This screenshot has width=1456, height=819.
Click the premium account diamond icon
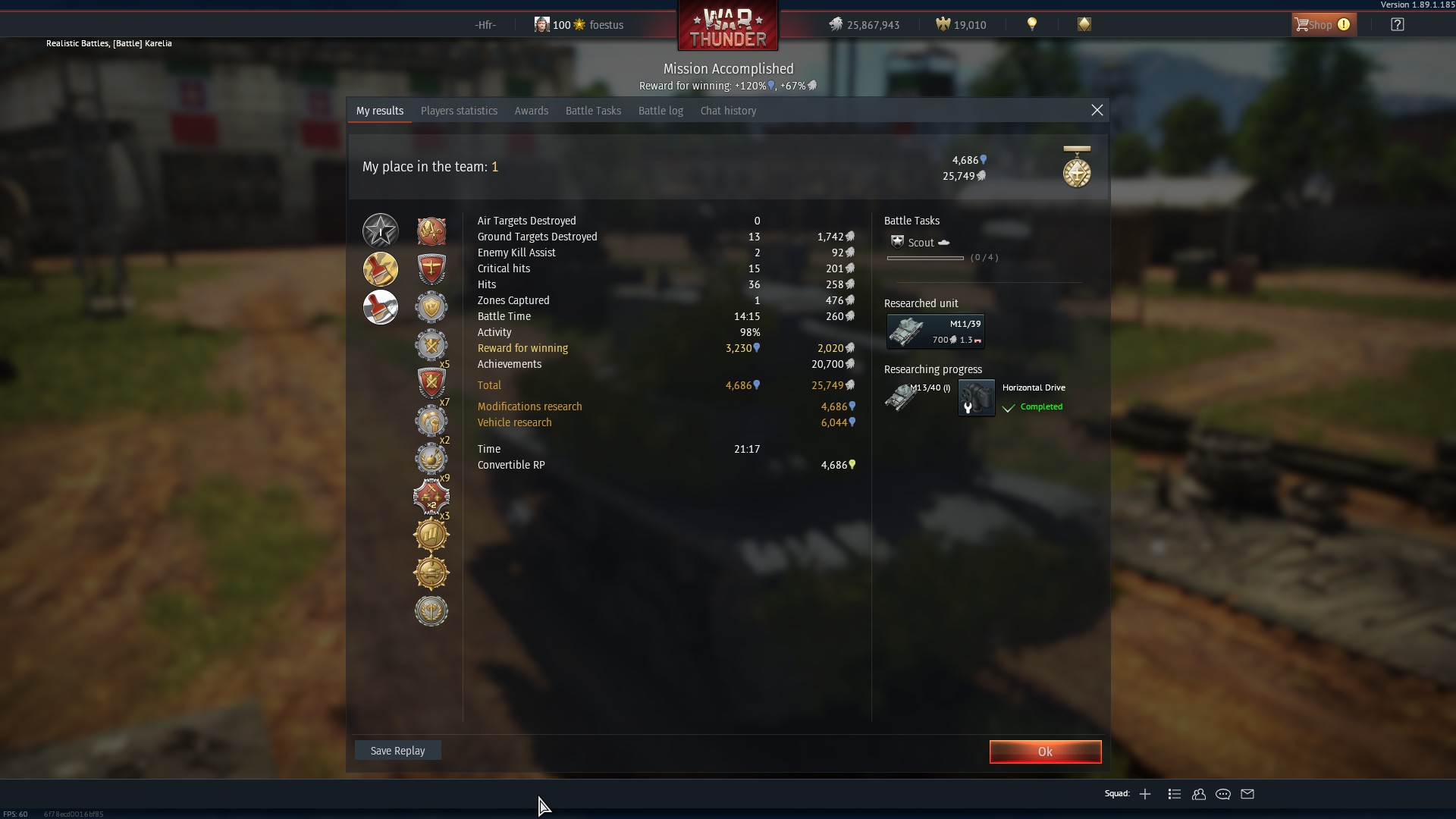pos(1083,24)
